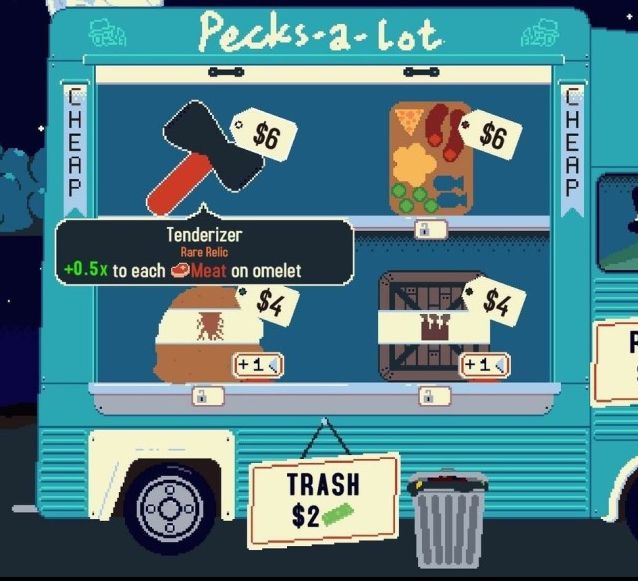Toggle the lock under the food tray
The height and width of the screenshot is (581, 638).
tap(430, 230)
